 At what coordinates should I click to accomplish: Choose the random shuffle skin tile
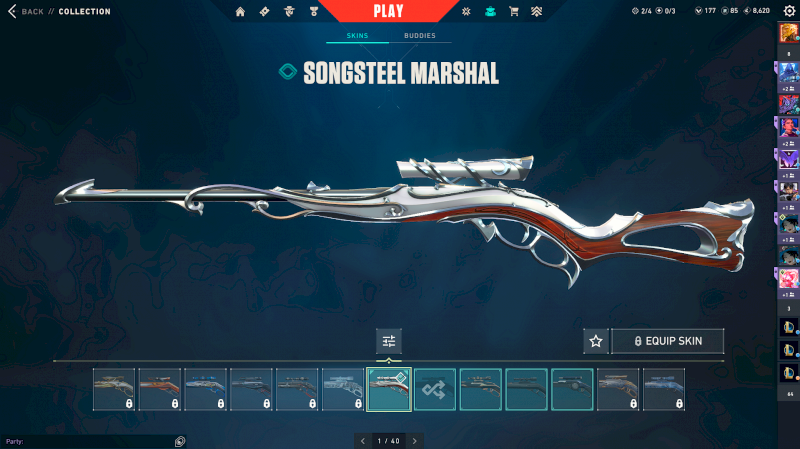pyautogui.click(x=435, y=389)
